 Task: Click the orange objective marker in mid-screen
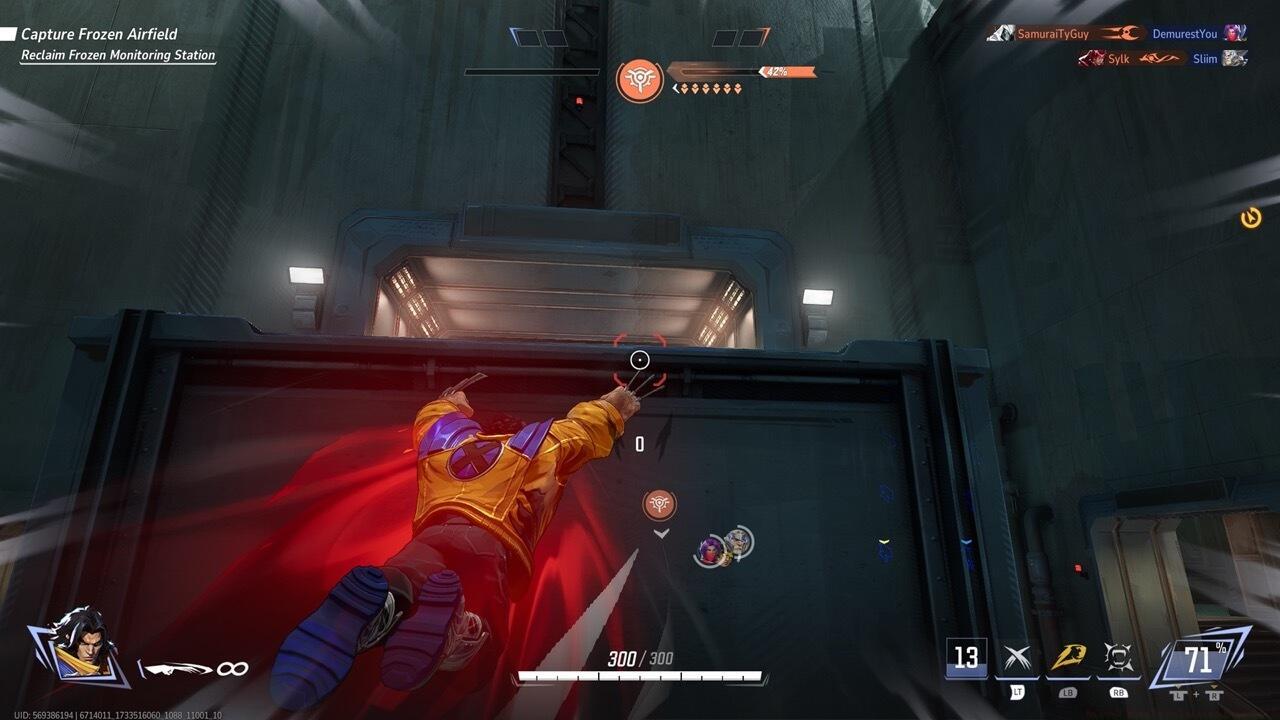659,506
